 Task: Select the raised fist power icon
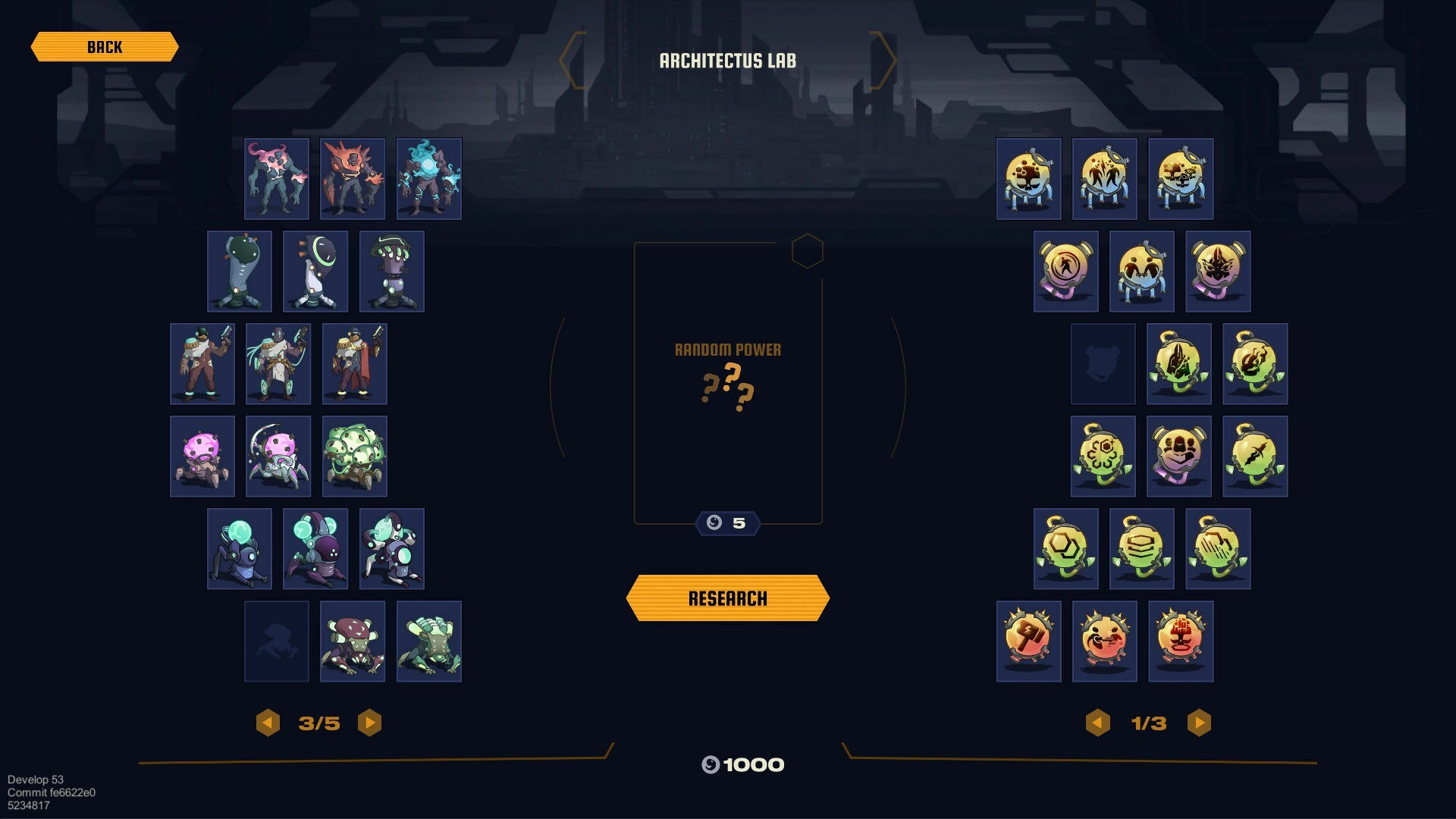(1180, 642)
